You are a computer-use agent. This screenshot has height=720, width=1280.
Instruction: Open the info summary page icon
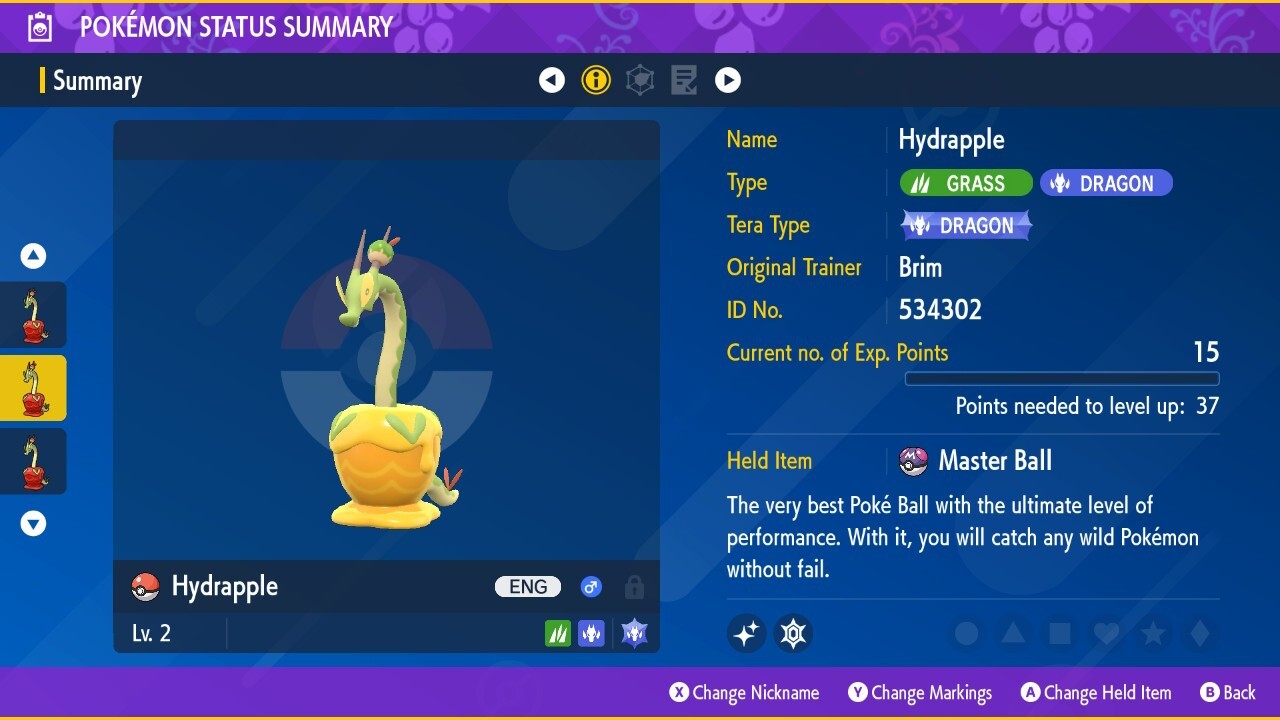coord(596,80)
